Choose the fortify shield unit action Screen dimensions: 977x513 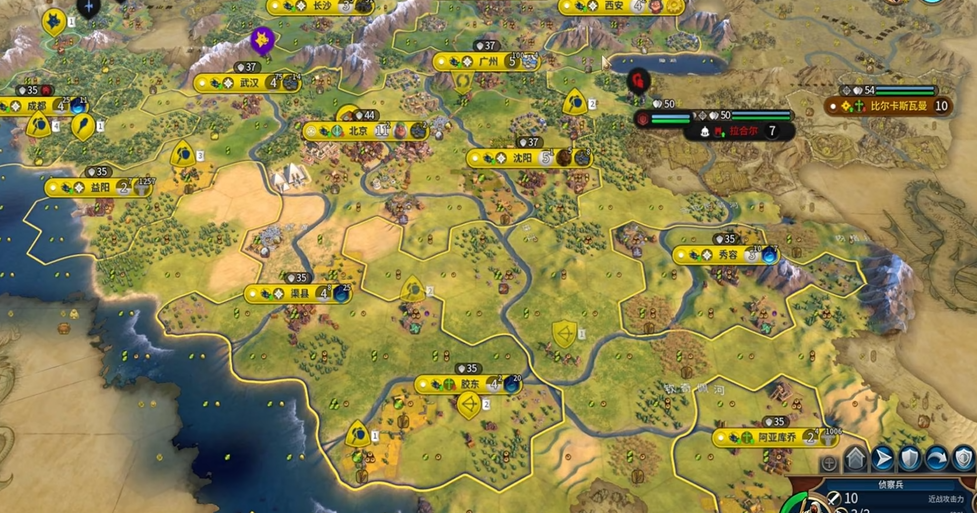(910, 459)
